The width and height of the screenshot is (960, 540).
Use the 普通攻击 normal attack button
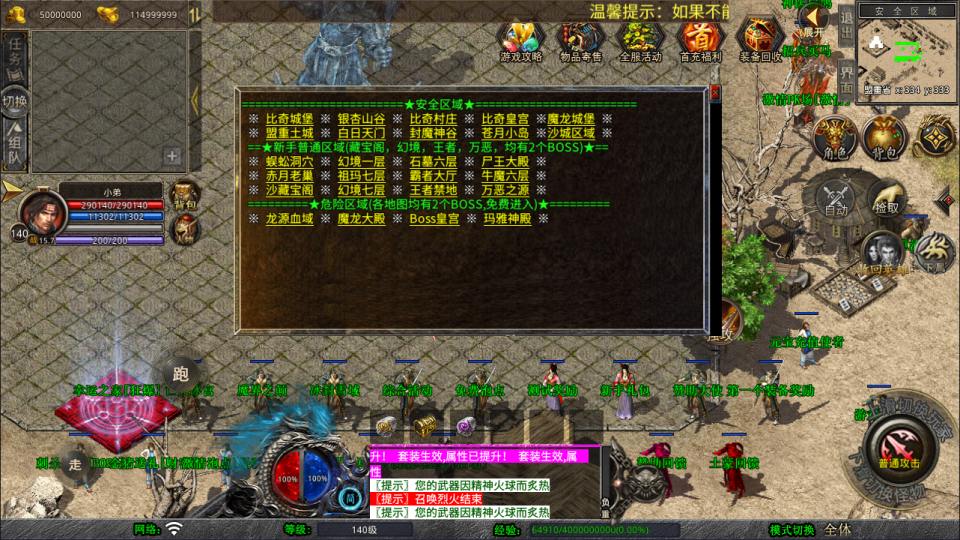point(896,447)
